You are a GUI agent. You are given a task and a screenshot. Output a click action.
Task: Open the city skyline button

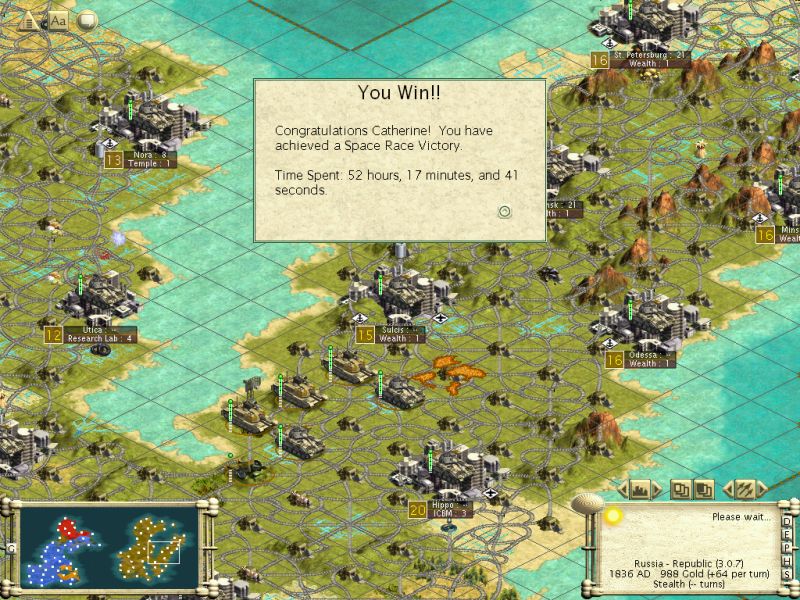click(x=641, y=489)
